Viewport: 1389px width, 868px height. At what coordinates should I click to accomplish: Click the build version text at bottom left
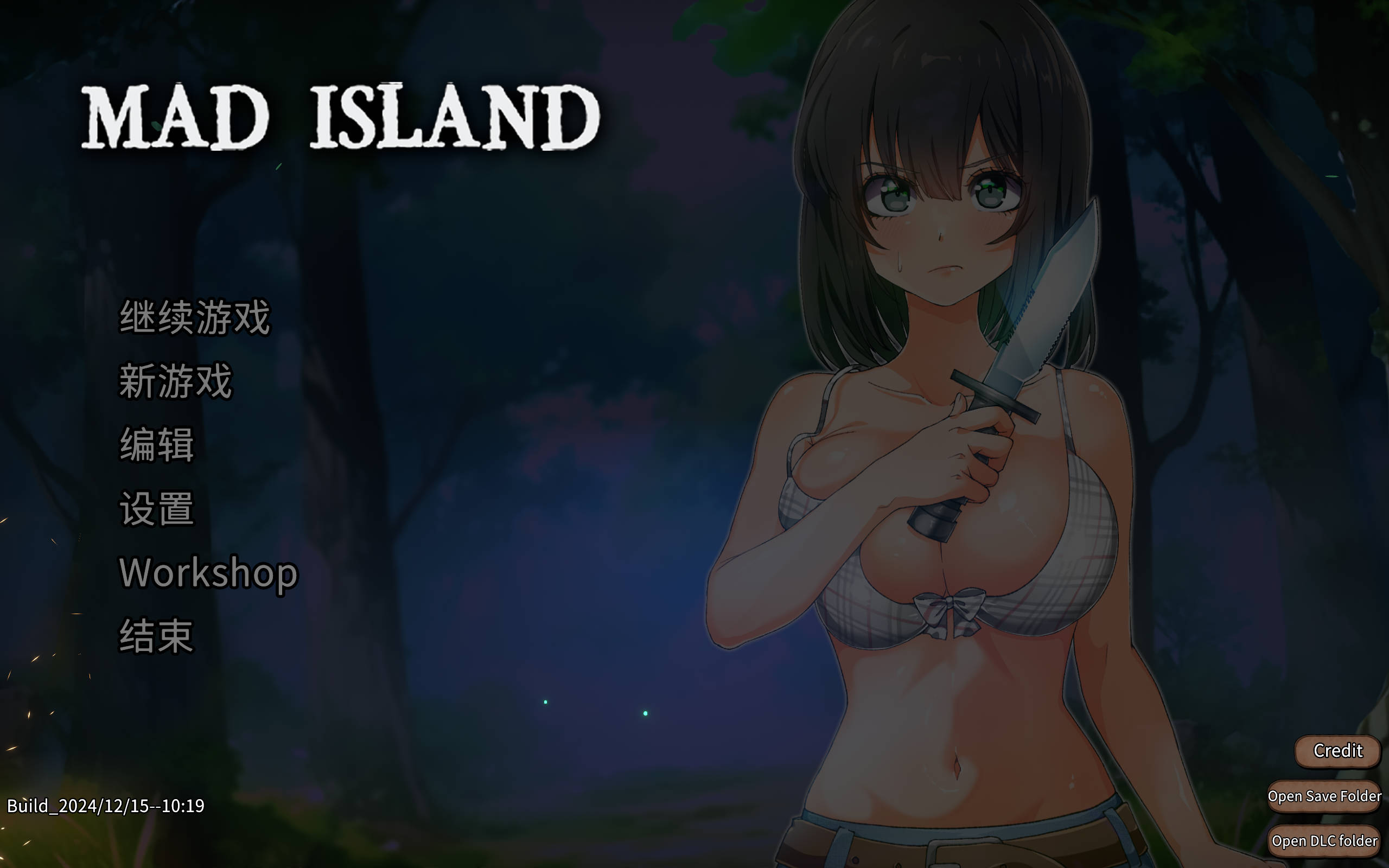click(x=106, y=806)
